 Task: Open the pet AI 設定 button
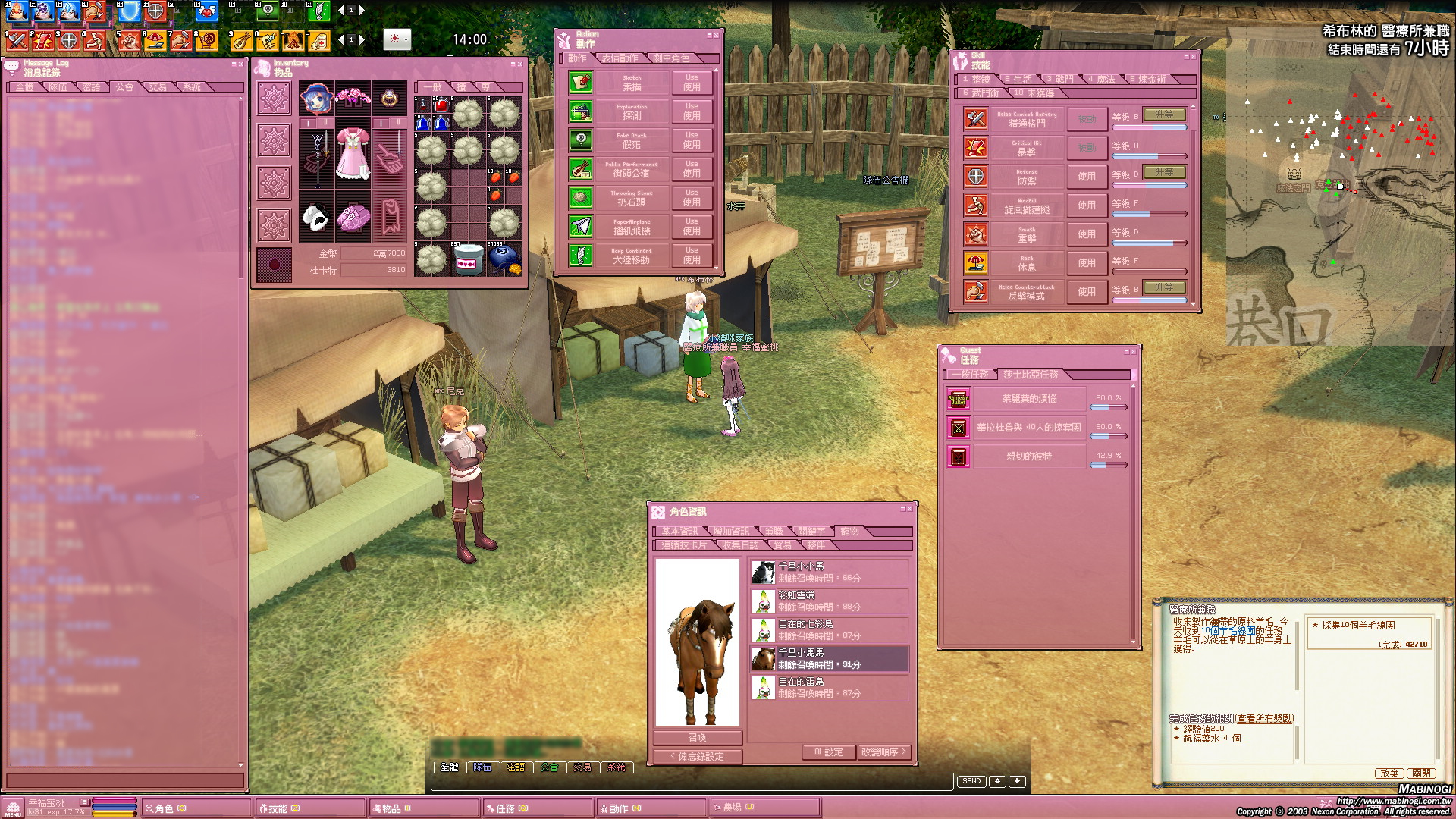828,752
